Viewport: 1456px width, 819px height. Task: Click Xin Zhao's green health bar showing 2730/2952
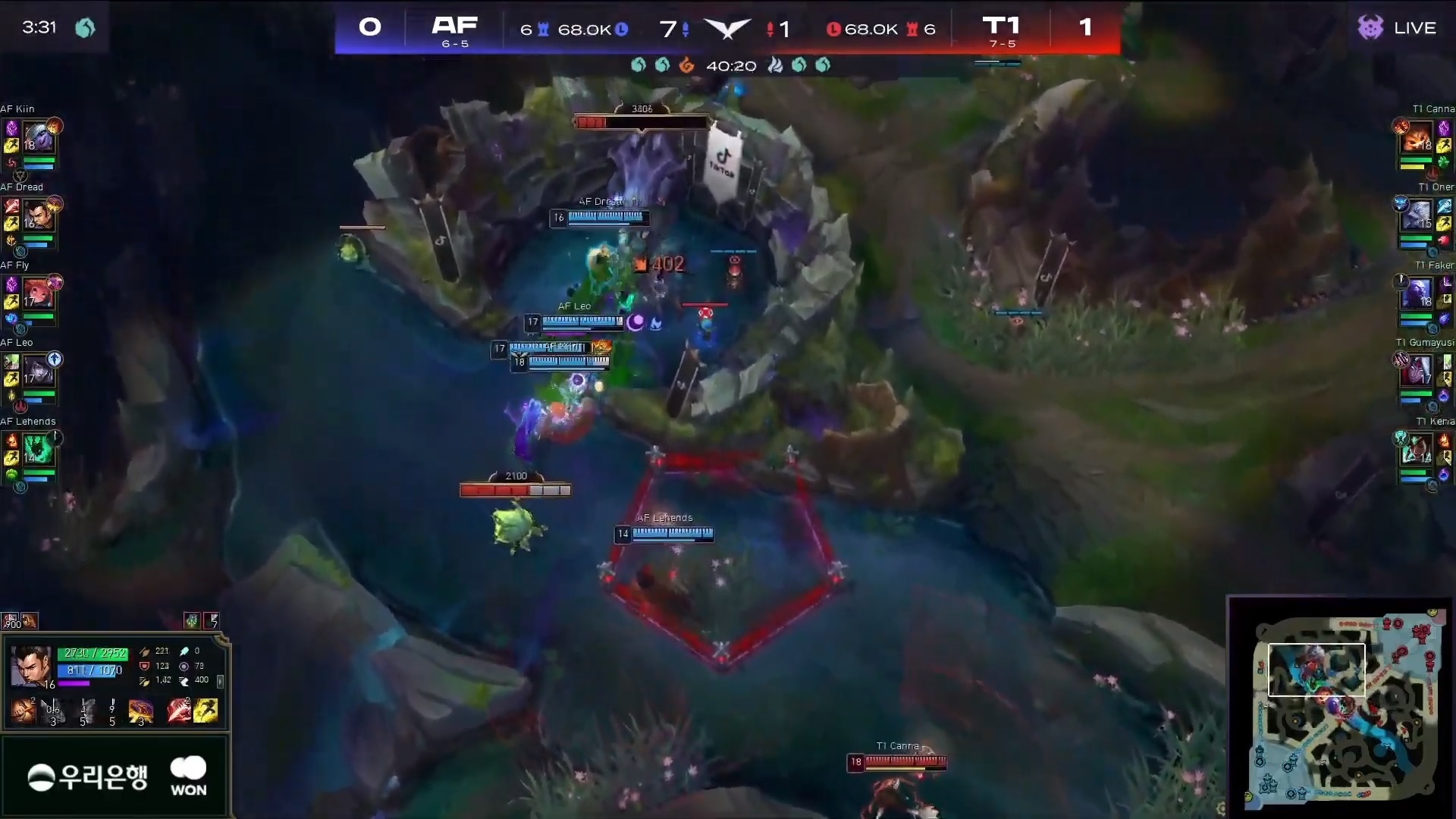[91, 652]
